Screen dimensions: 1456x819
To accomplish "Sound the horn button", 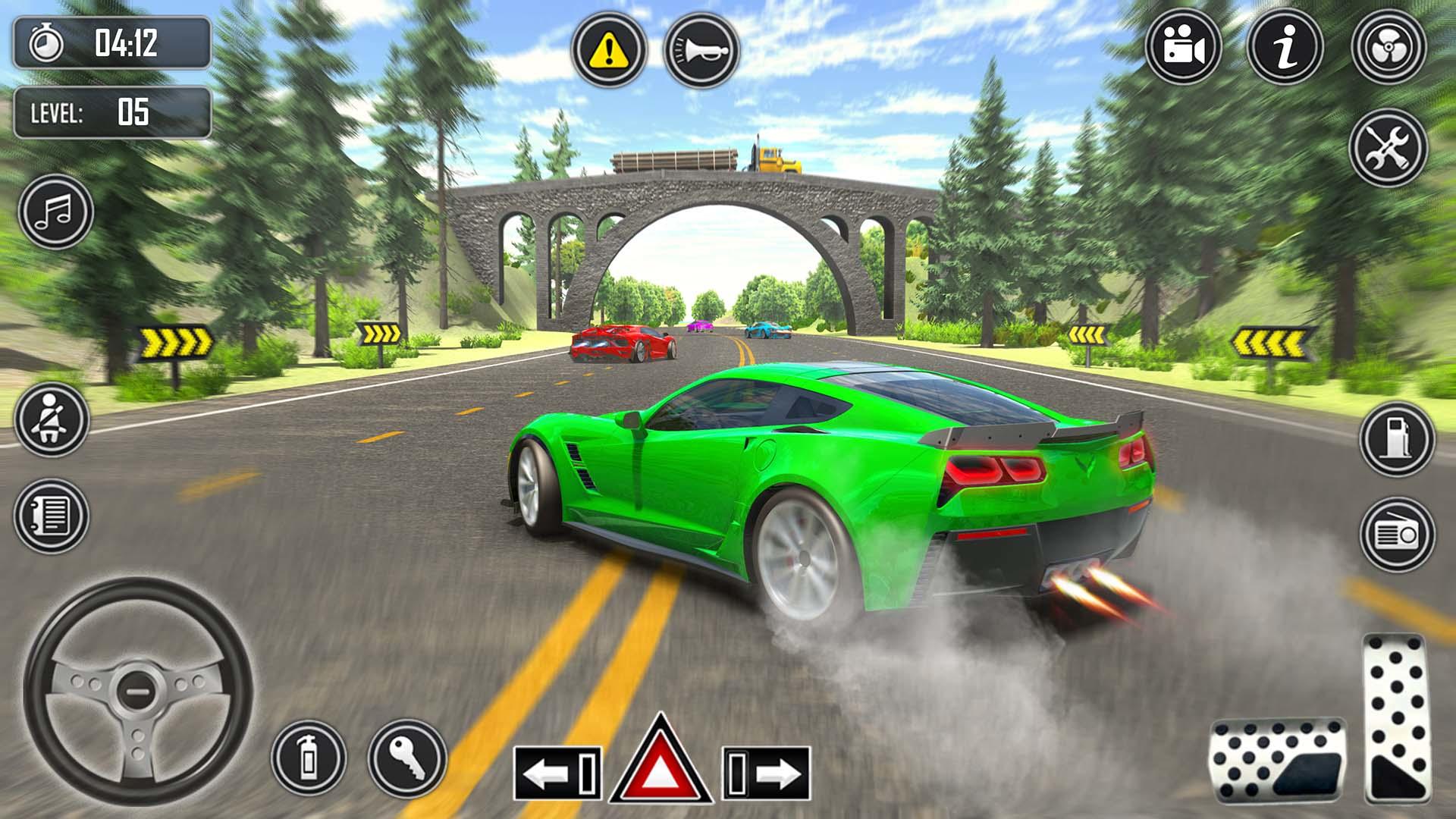I will click(701, 51).
